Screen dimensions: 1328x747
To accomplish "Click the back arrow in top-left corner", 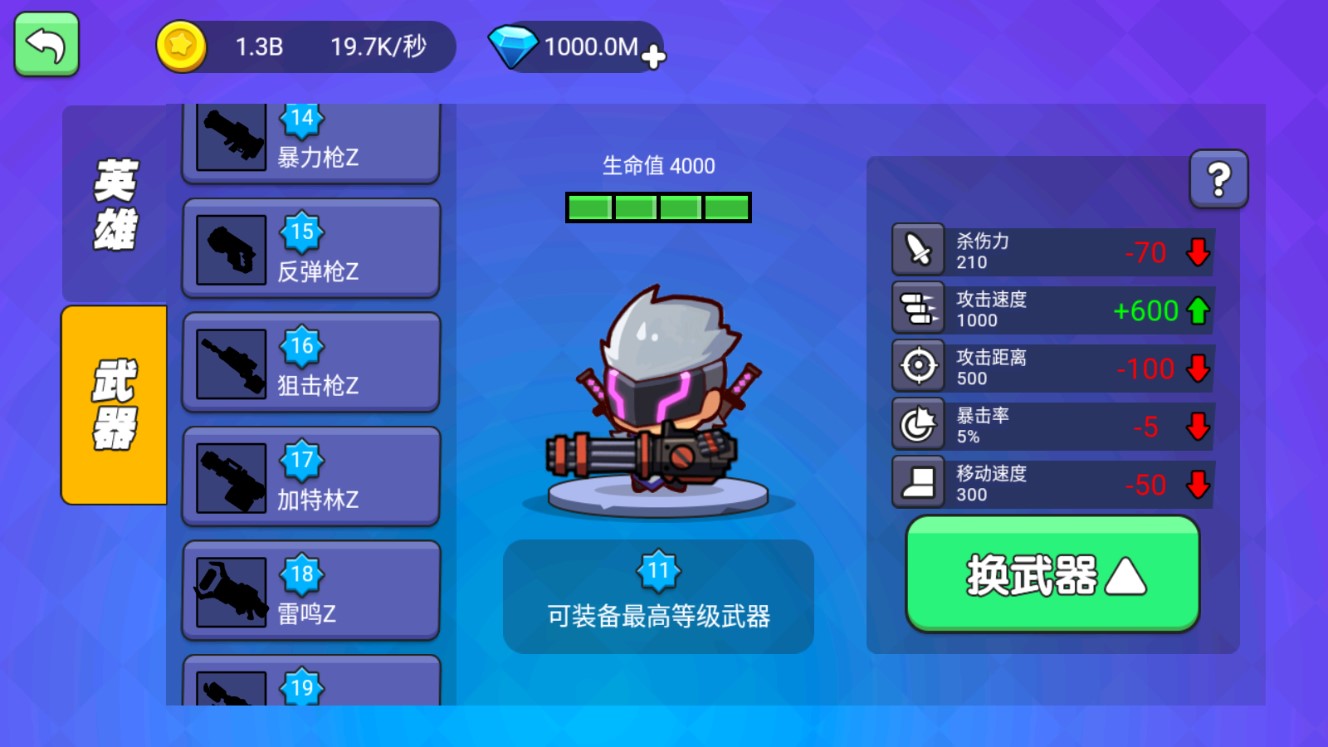I will coord(45,45).
